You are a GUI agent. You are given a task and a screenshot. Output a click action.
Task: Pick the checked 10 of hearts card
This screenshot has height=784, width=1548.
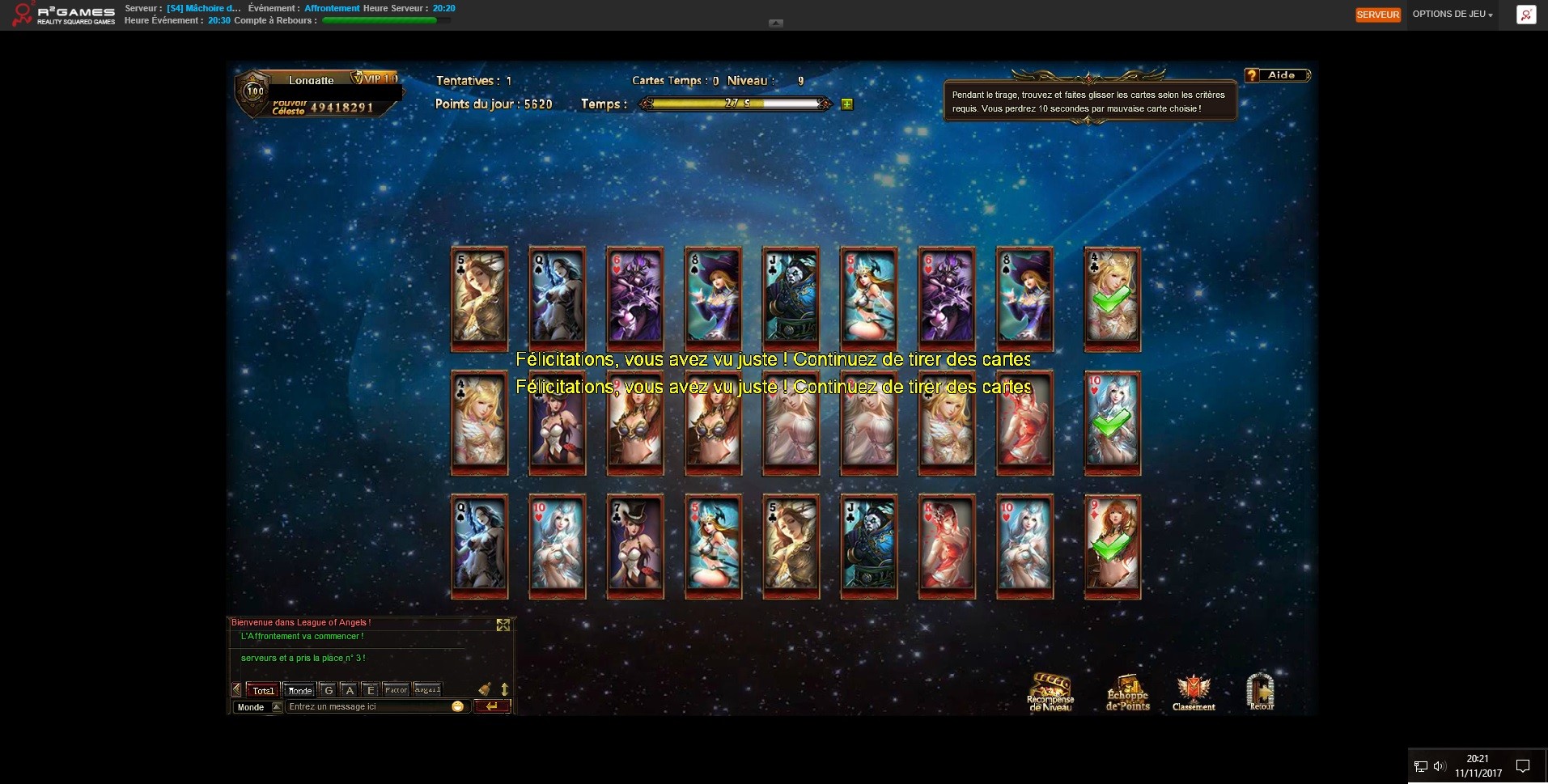coord(1112,421)
